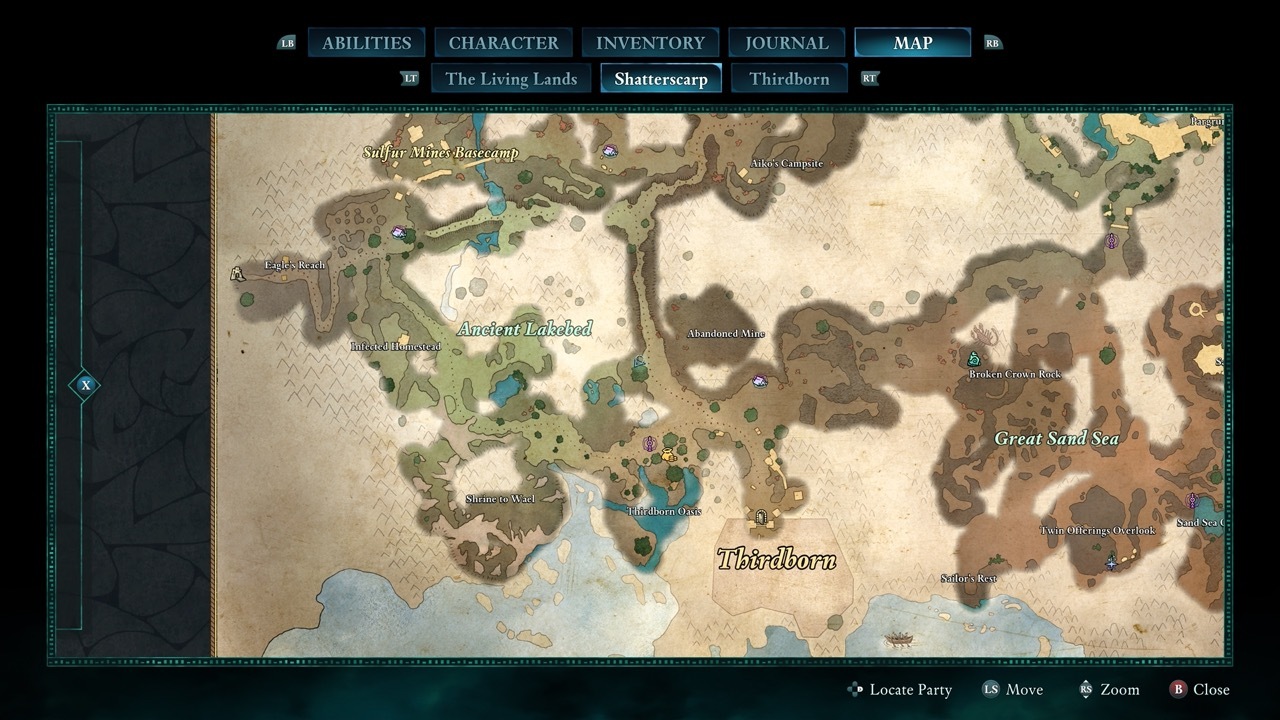This screenshot has height=720, width=1280.
Task: Click the ship icon near Sailor's Rest
Action: click(x=899, y=638)
